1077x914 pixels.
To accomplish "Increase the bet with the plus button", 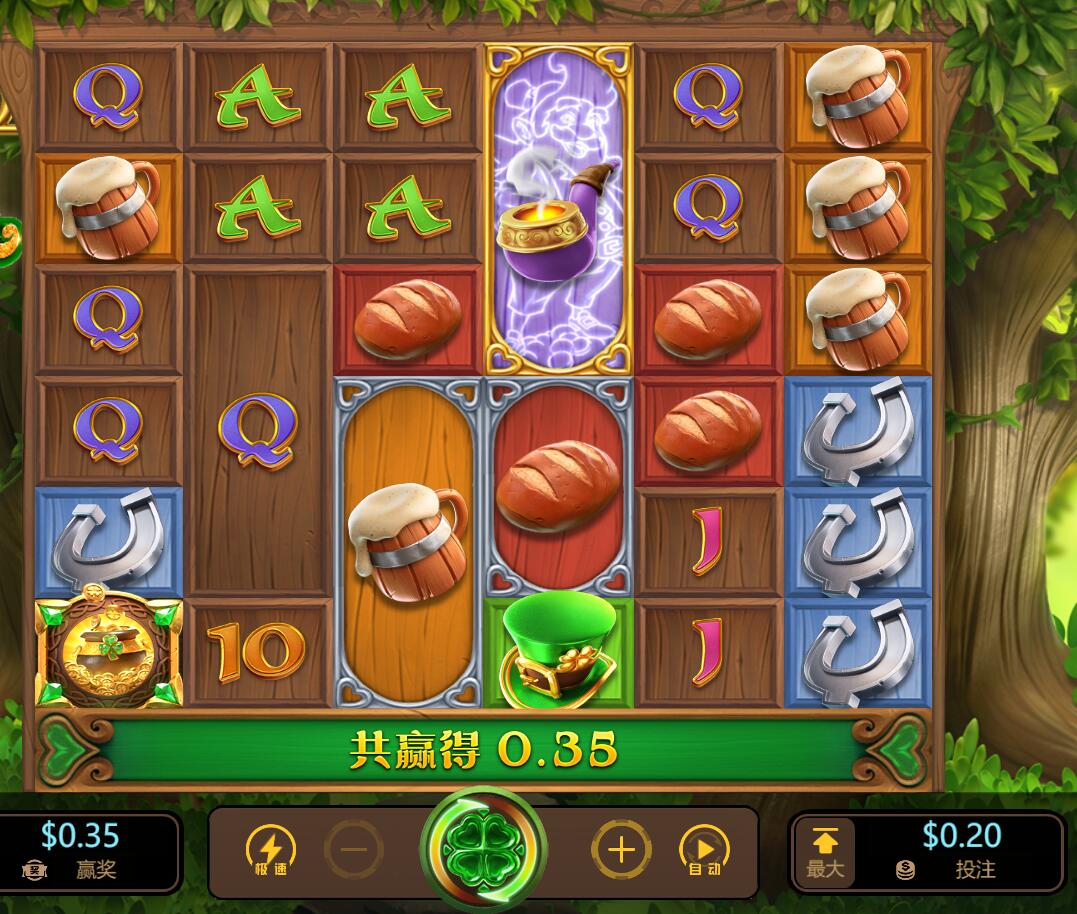I will coord(621,851).
